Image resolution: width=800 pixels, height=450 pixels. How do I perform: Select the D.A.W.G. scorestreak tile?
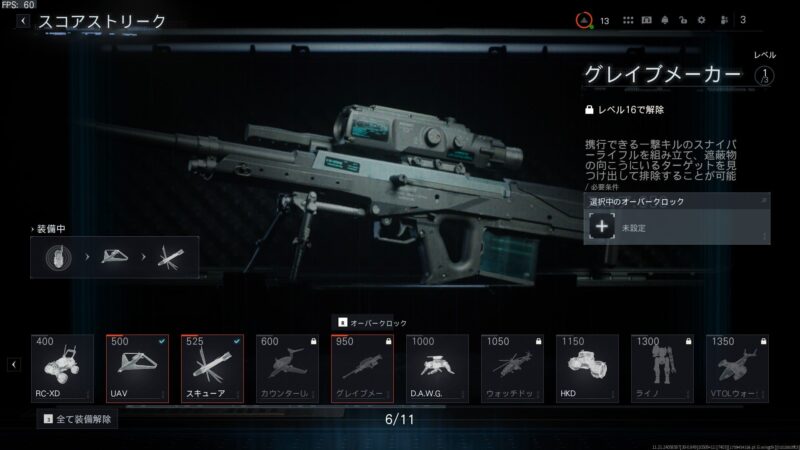437,368
